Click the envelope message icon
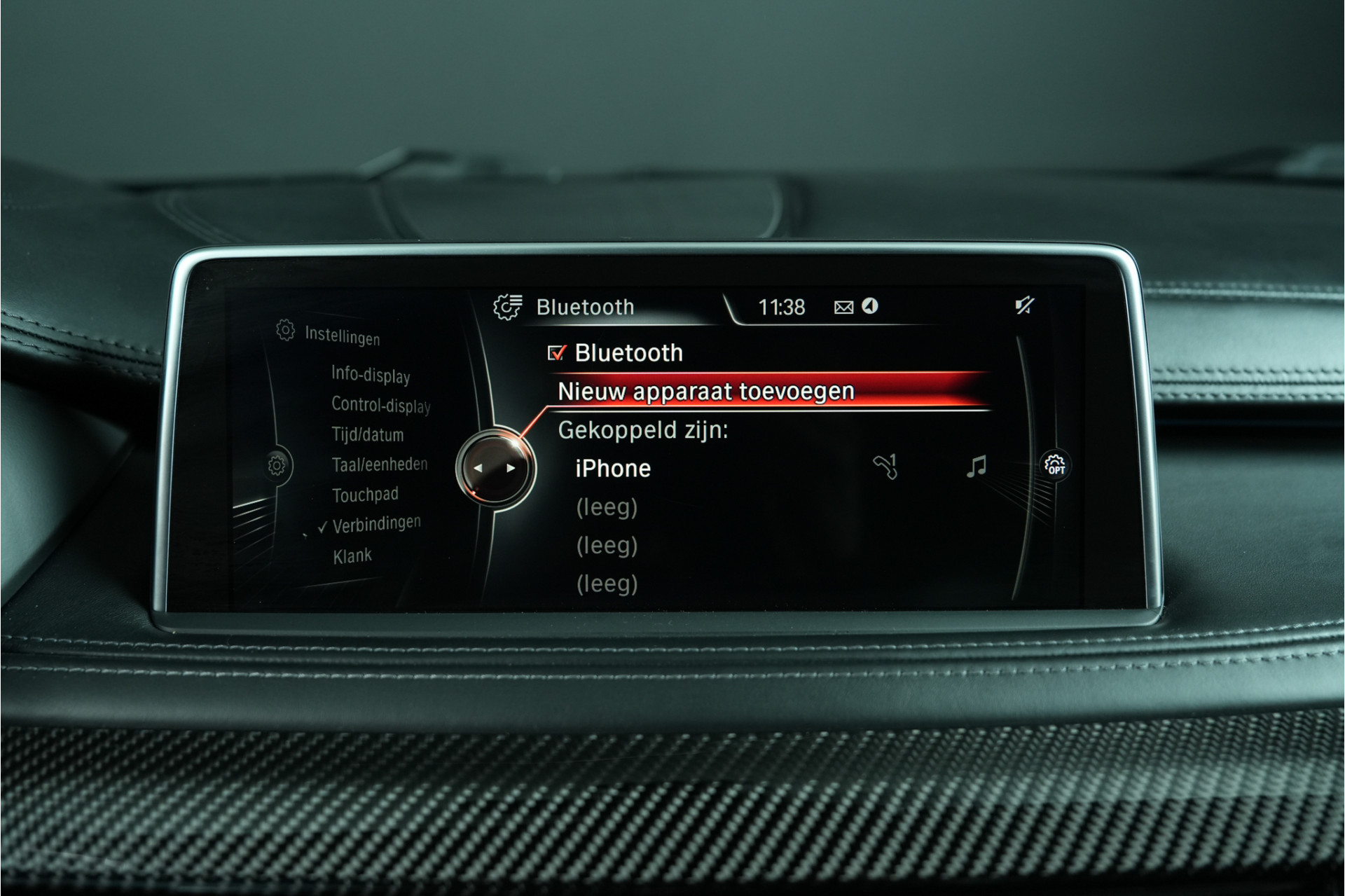 pyautogui.click(x=843, y=308)
